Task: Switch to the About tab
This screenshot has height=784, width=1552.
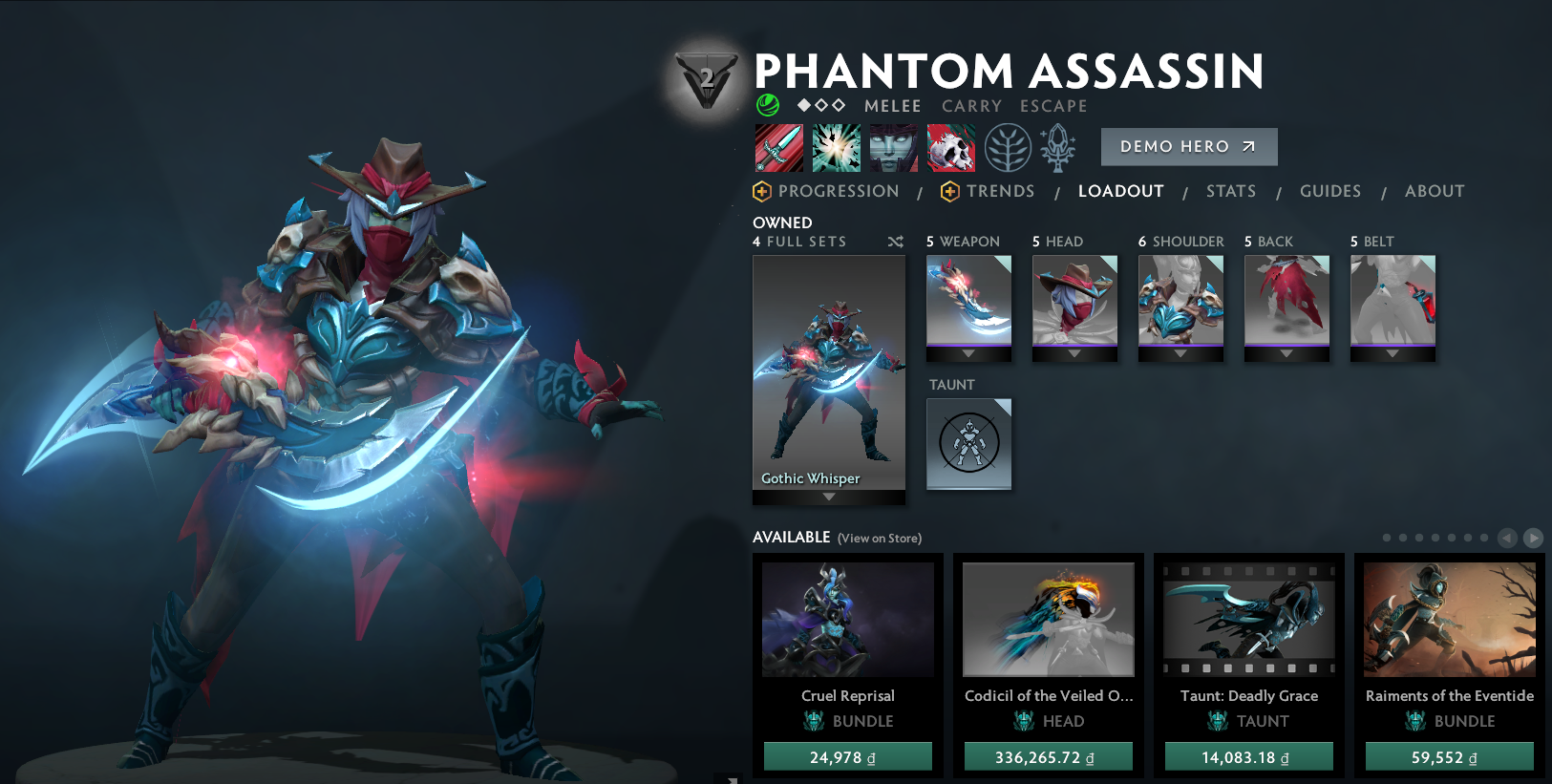Action: 1434,191
